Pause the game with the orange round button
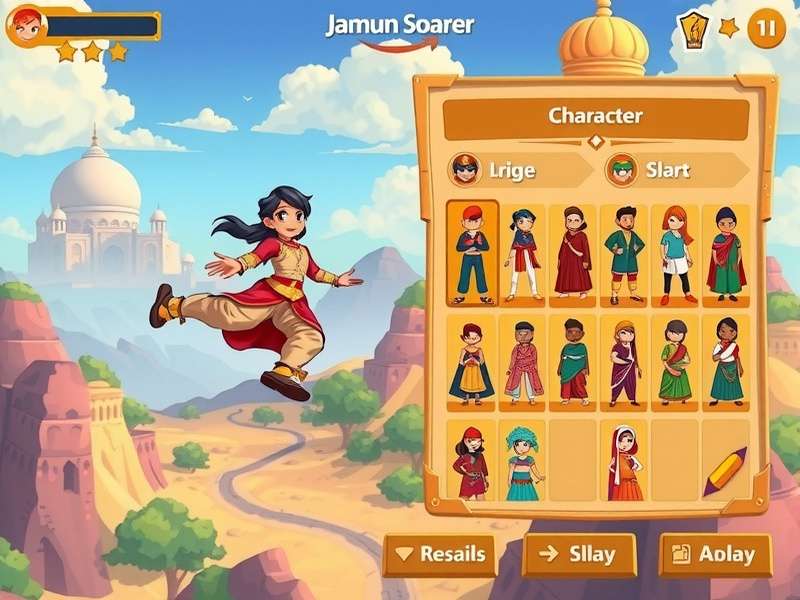This screenshot has width=800, height=600. click(x=766, y=28)
